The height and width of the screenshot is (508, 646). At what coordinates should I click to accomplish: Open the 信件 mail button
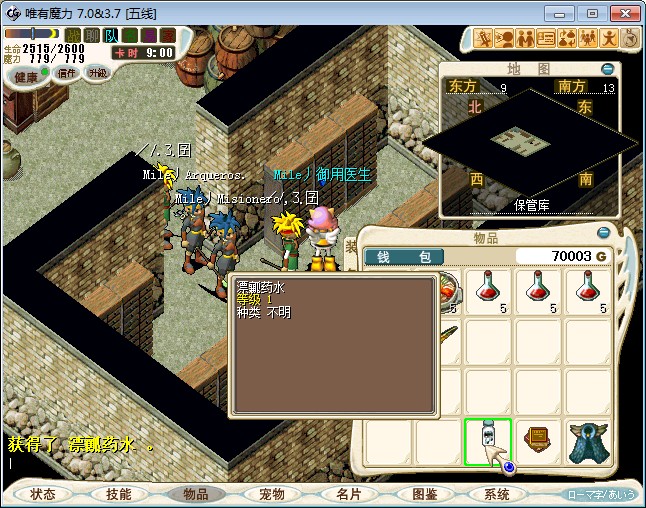(x=67, y=73)
